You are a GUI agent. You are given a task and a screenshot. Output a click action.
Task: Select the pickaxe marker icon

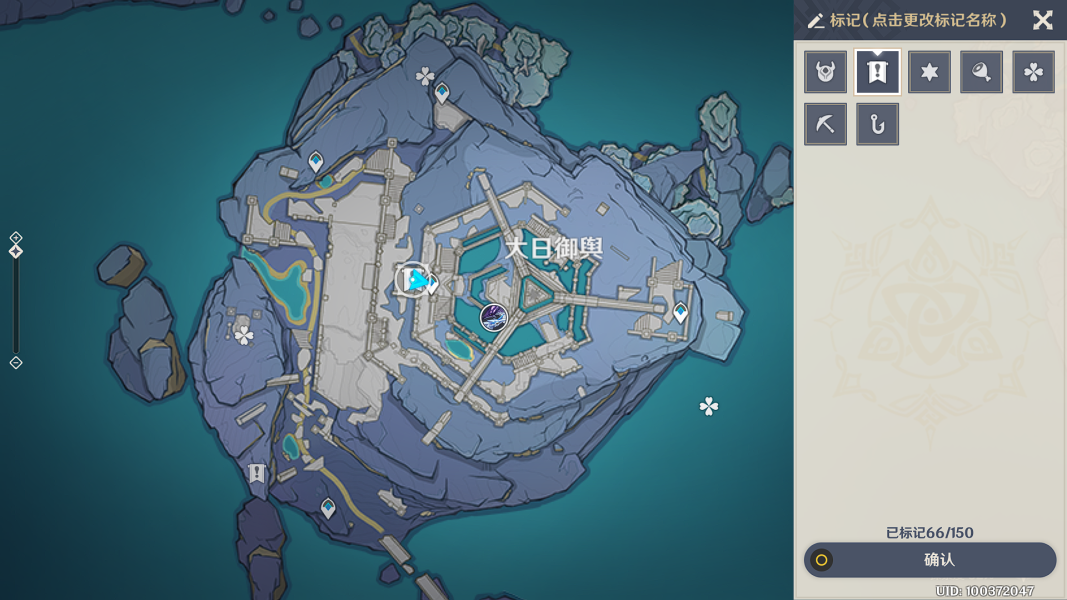click(826, 124)
